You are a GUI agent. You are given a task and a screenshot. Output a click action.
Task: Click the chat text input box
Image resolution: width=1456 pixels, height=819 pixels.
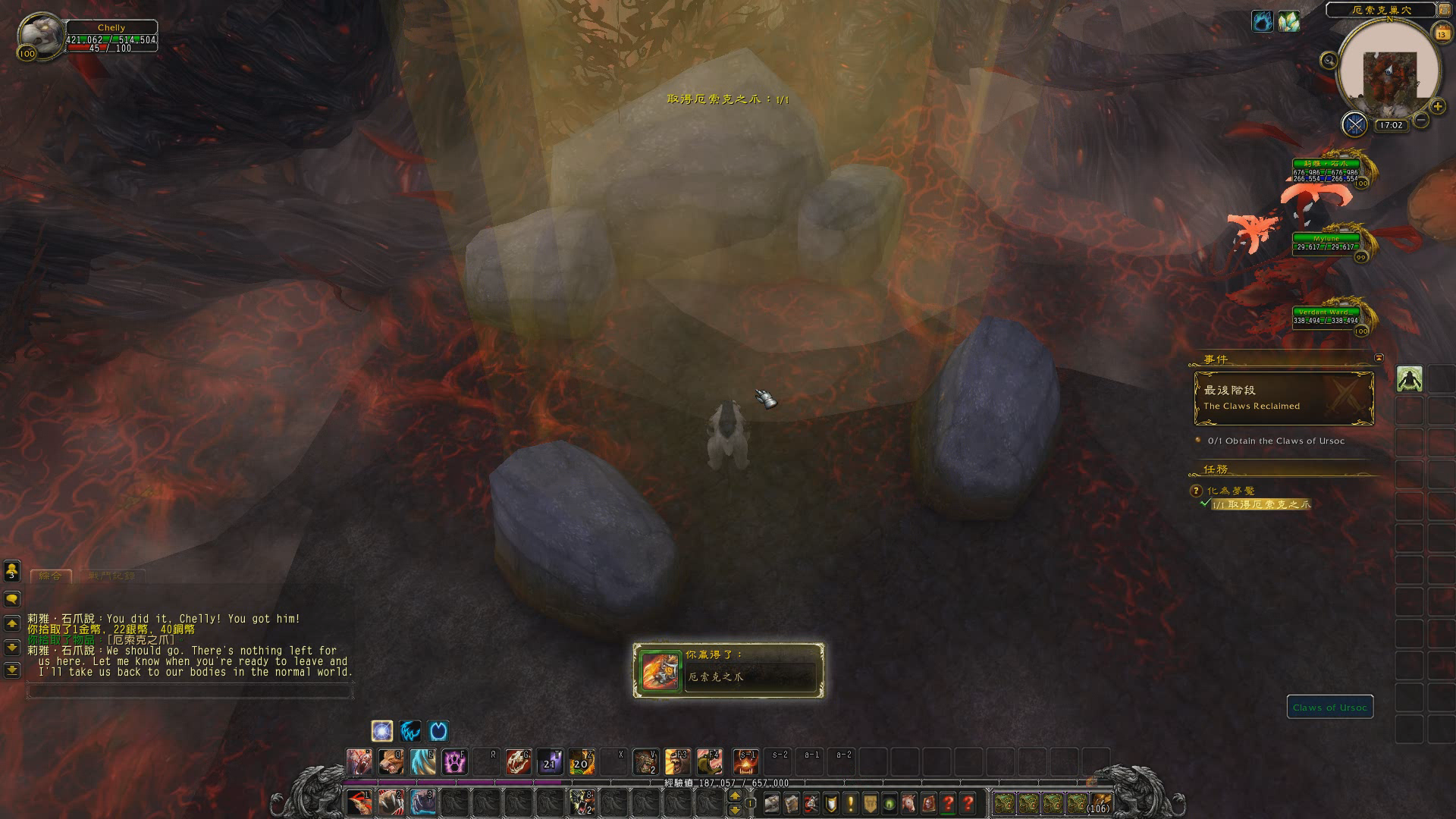(190, 691)
